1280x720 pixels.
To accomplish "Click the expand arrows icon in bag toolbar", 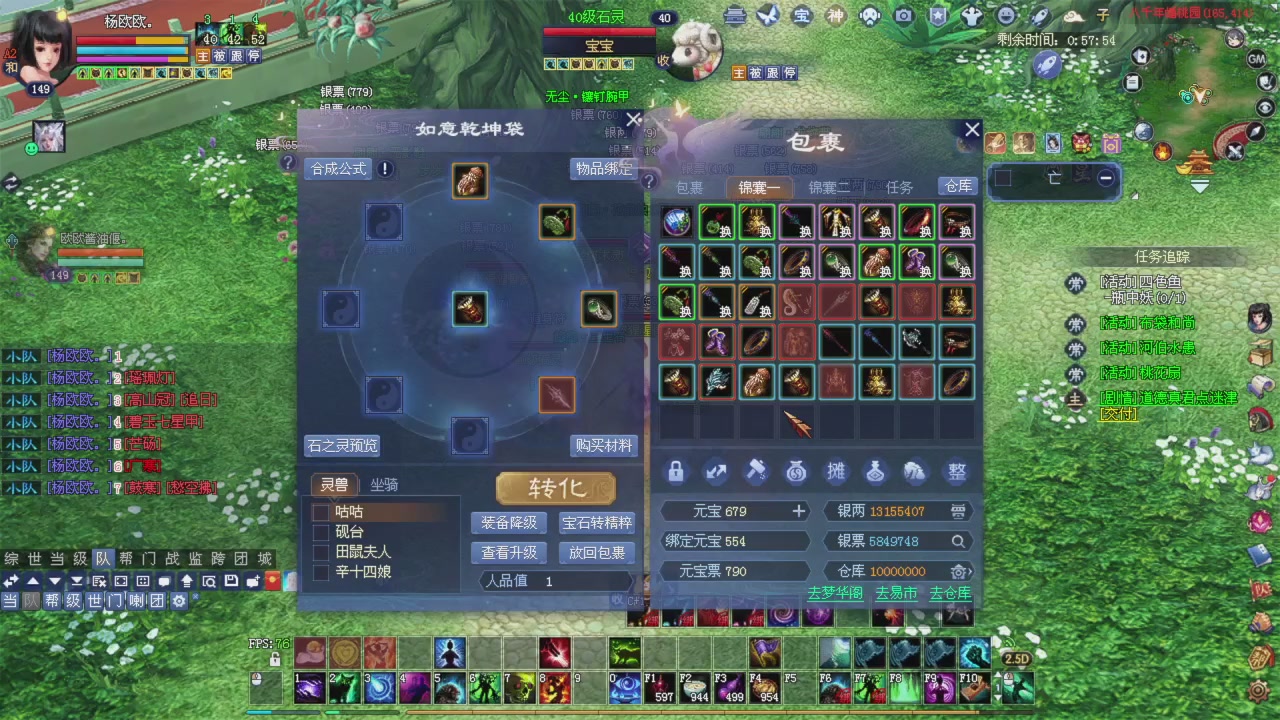I will (715, 472).
